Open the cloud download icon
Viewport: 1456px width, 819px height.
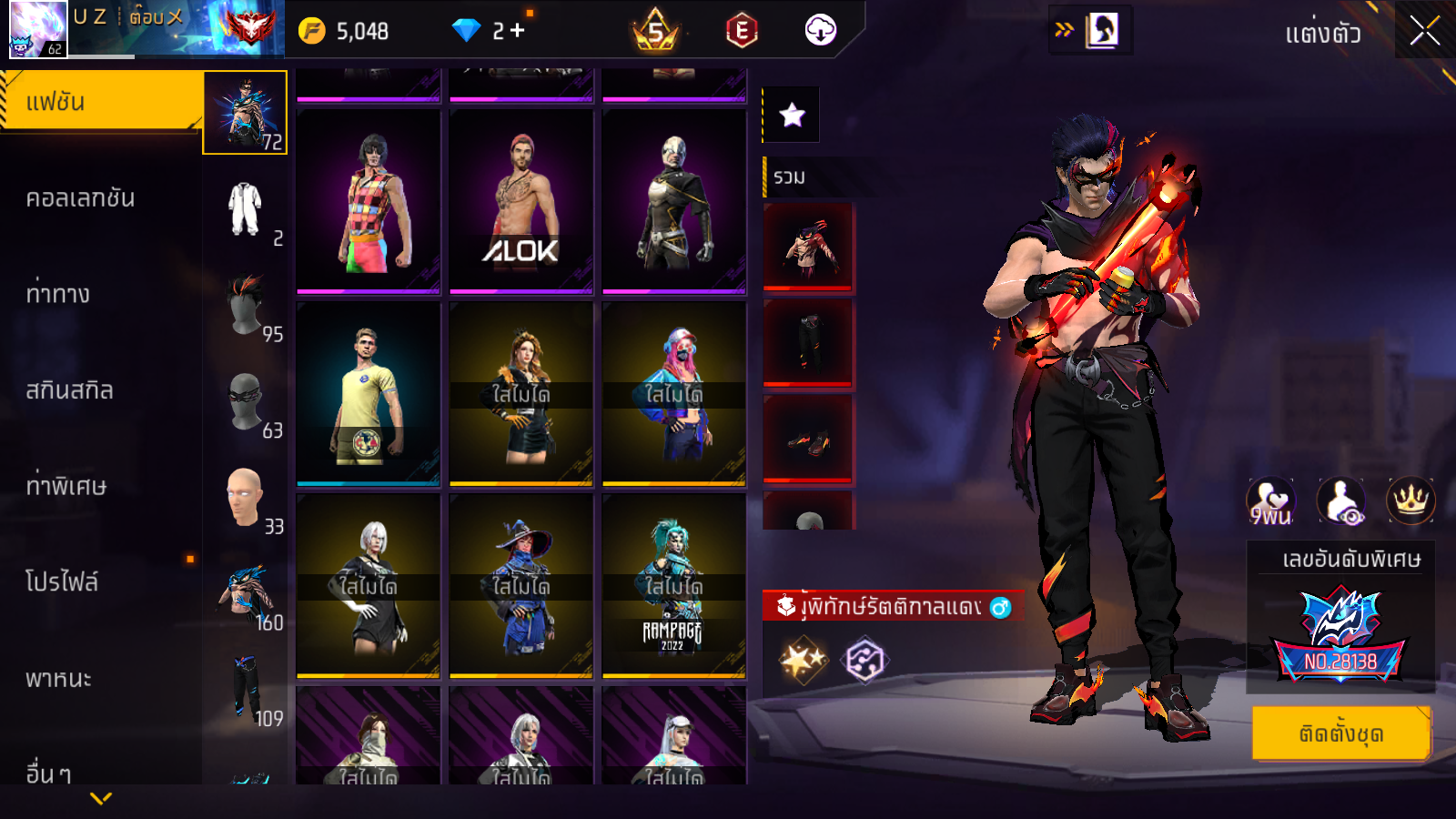[820, 31]
